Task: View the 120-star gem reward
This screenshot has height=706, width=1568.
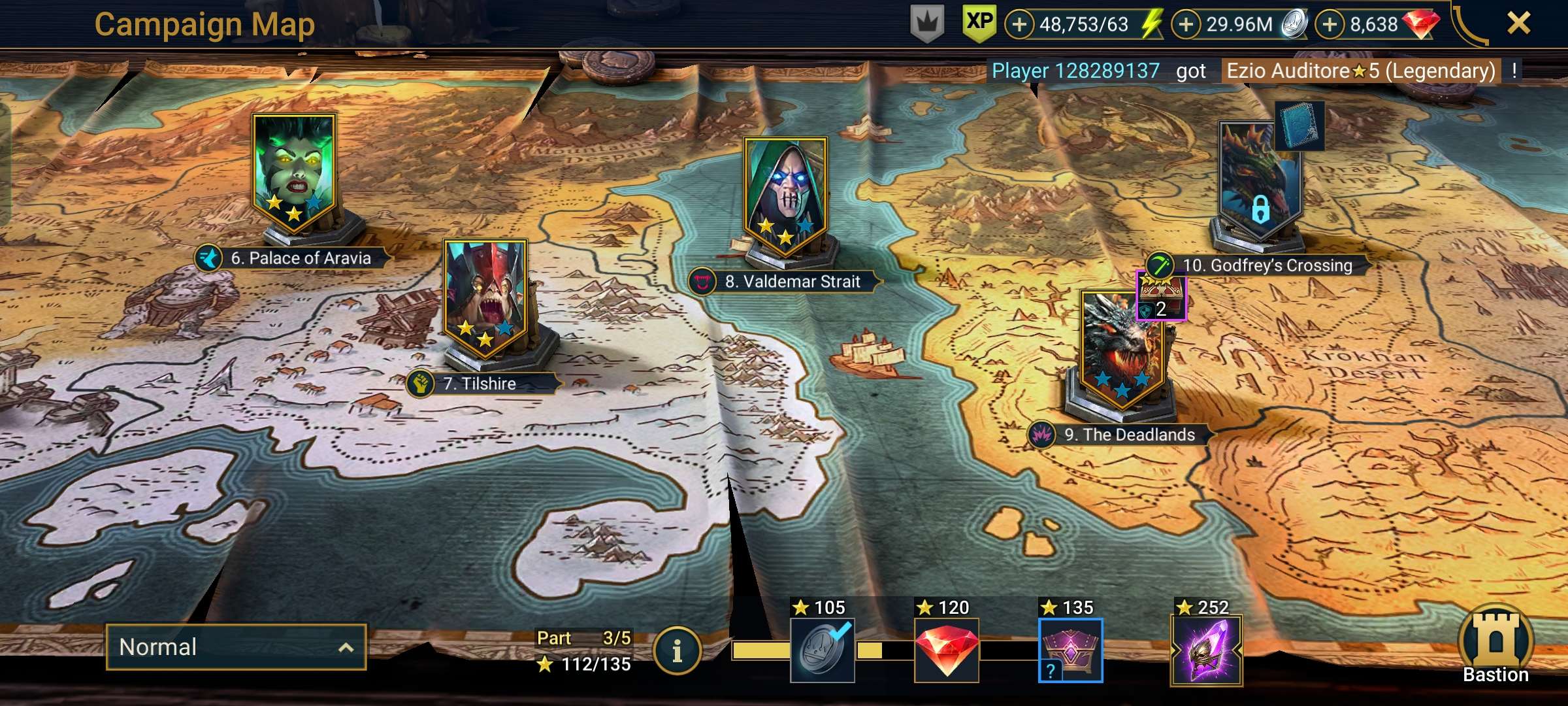Action: [946, 650]
